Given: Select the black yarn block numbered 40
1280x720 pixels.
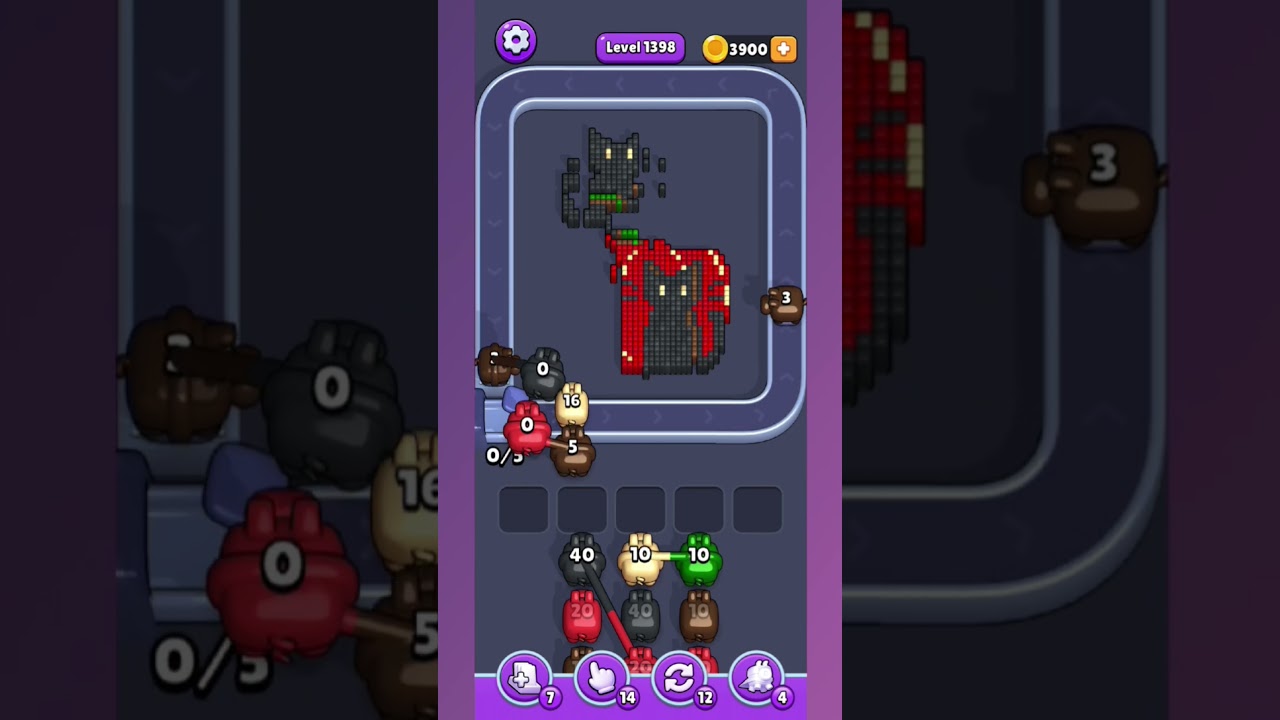Looking at the screenshot, I should point(582,560).
